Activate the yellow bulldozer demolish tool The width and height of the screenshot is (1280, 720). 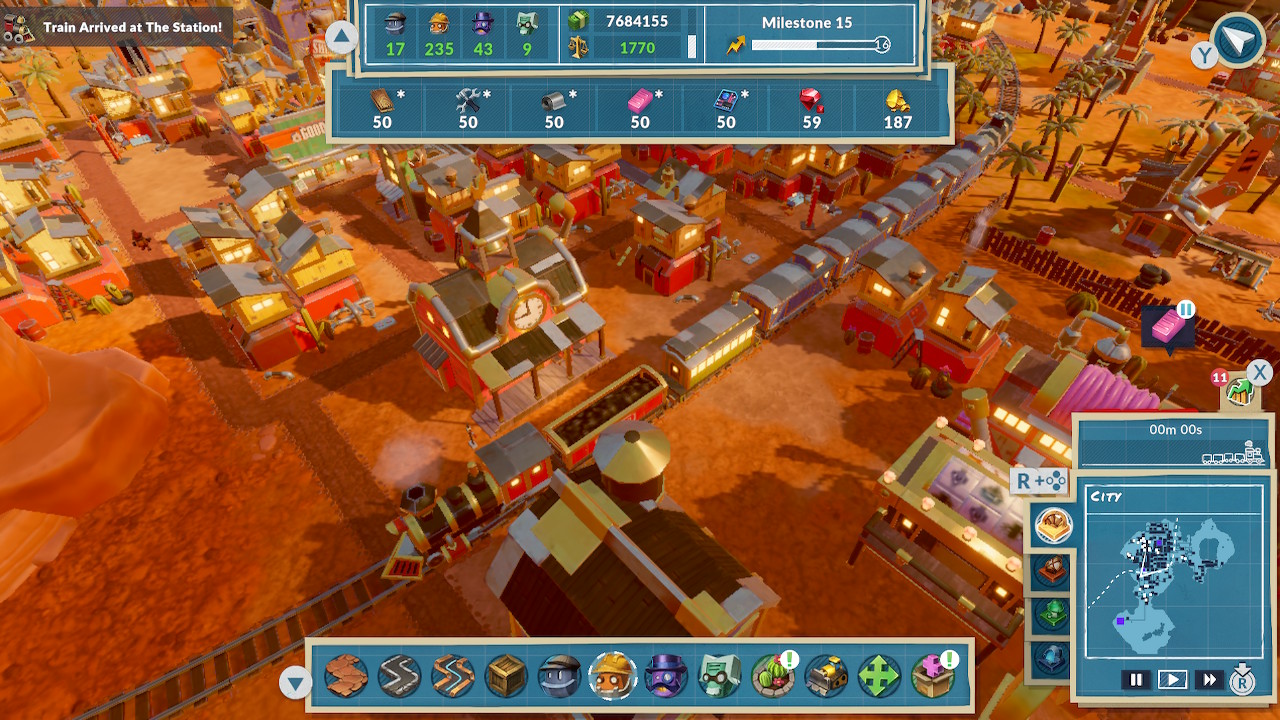coord(826,677)
